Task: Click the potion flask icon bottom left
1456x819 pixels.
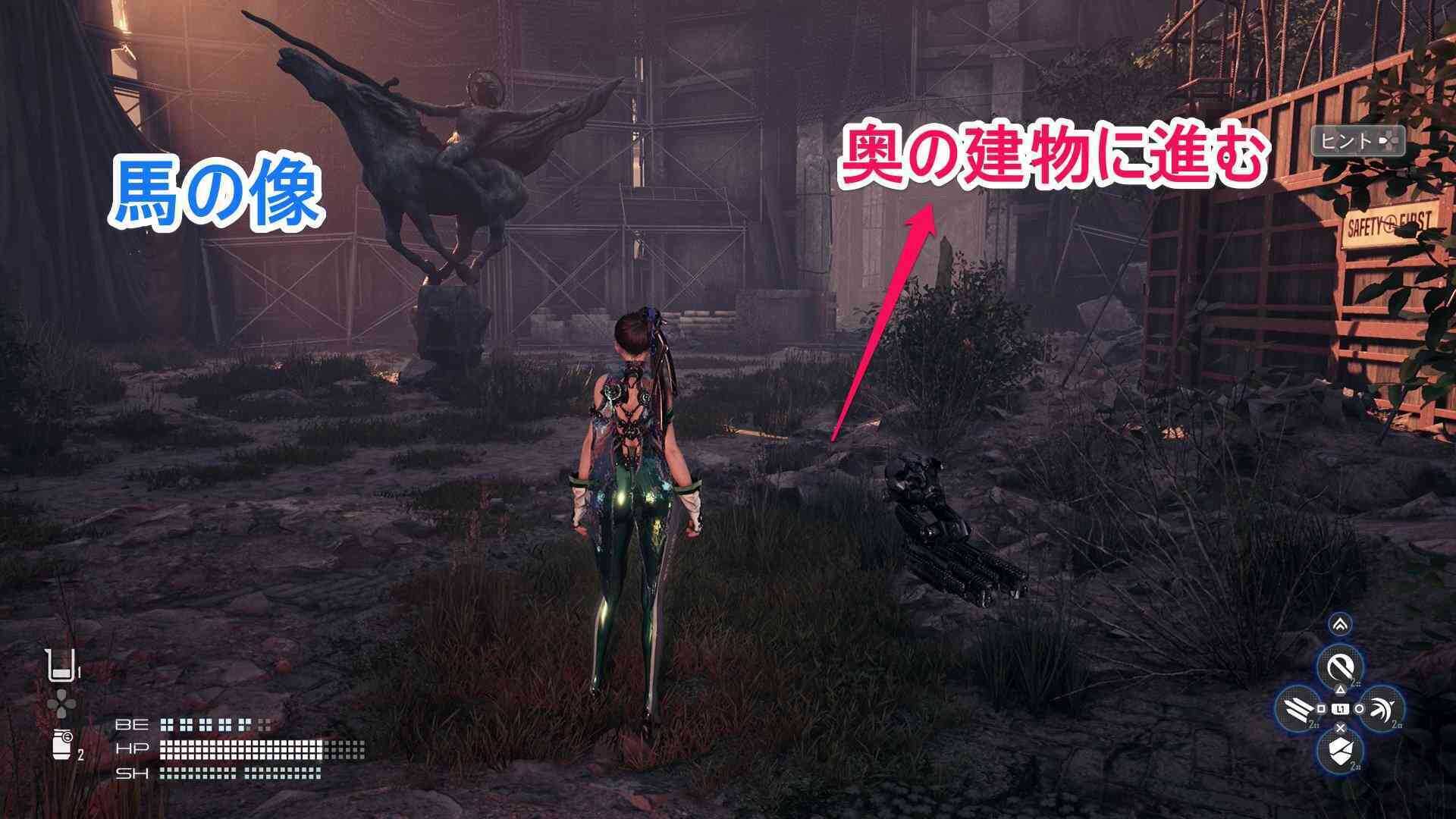Action: 61,667
